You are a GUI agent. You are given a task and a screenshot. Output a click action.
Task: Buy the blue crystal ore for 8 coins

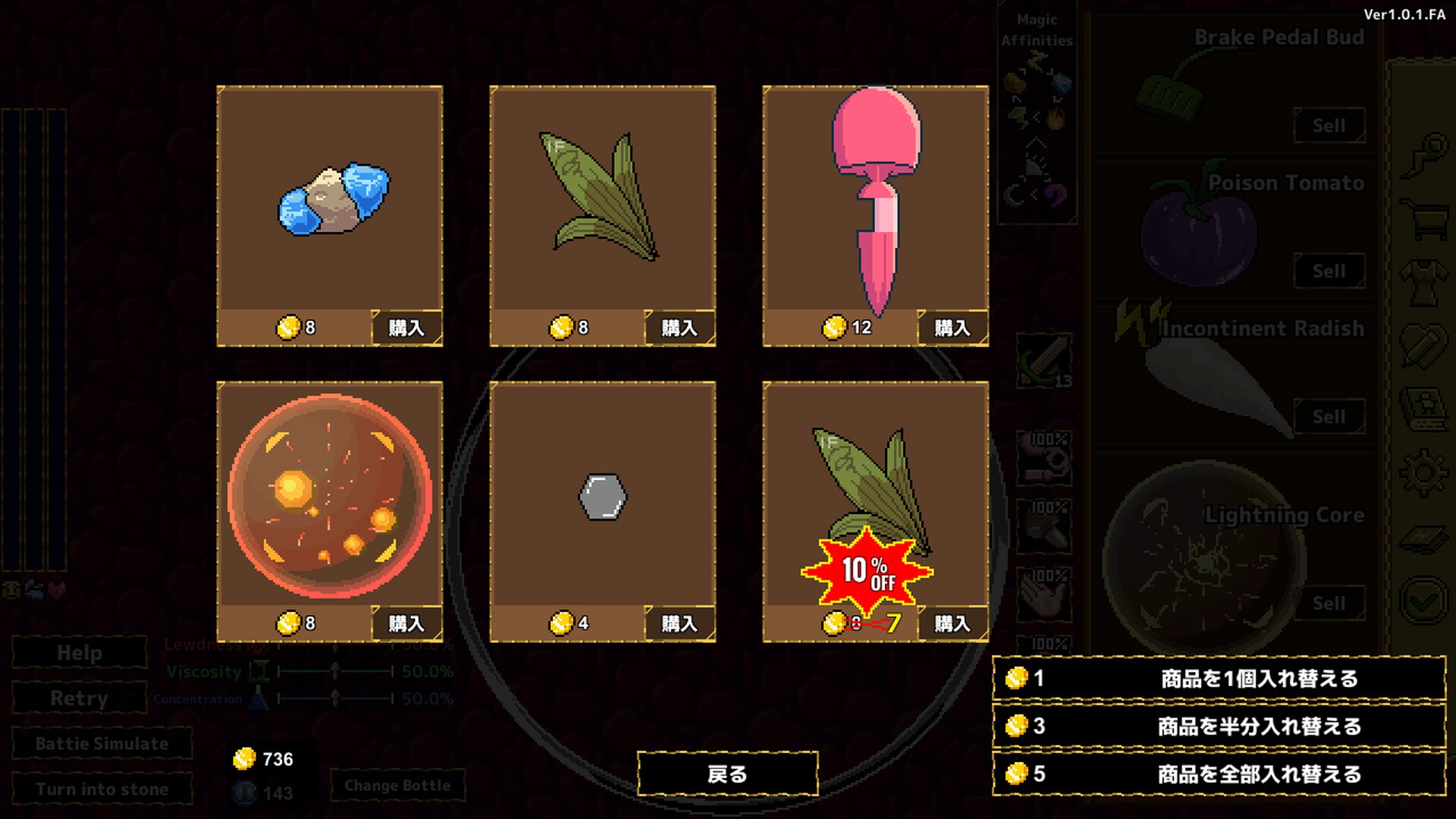[x=406, y=328]
